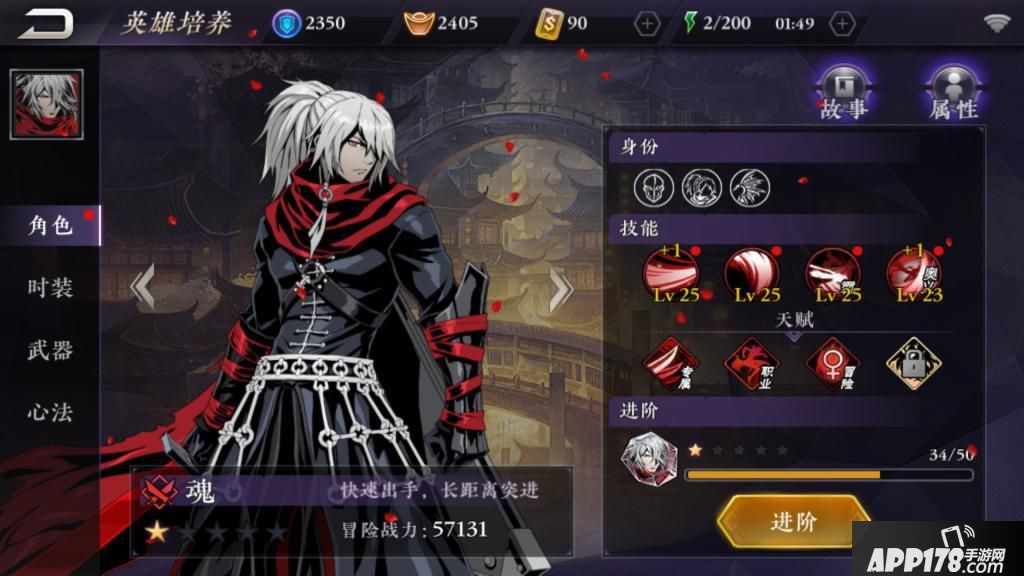Add stamina with the plus button

(x=843, y=22)
